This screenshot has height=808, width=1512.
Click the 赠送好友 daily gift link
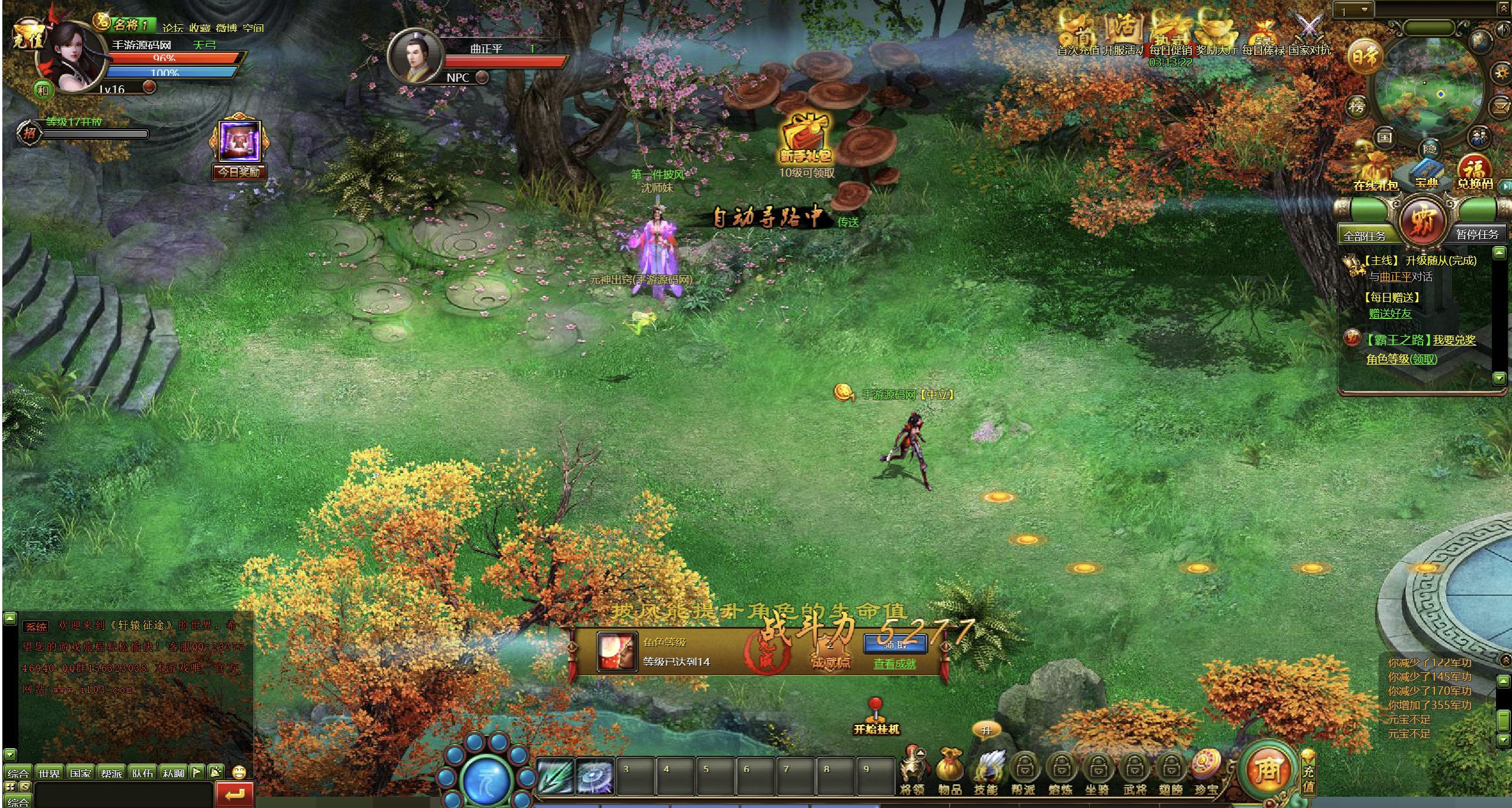pyautogui.click(x=1390, y=314)
